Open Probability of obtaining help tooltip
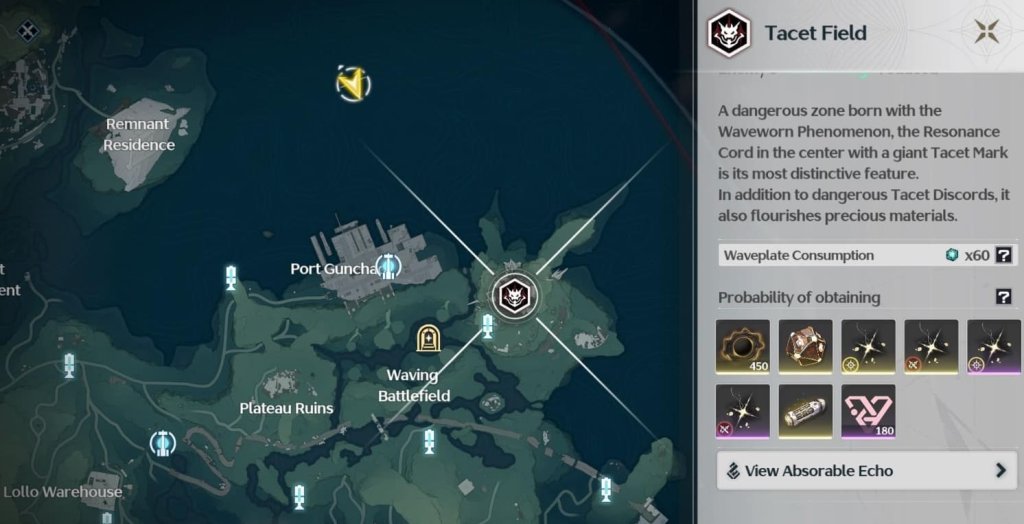The width and height of the screenshot is (1024, 524). [x=1004, y=297]
